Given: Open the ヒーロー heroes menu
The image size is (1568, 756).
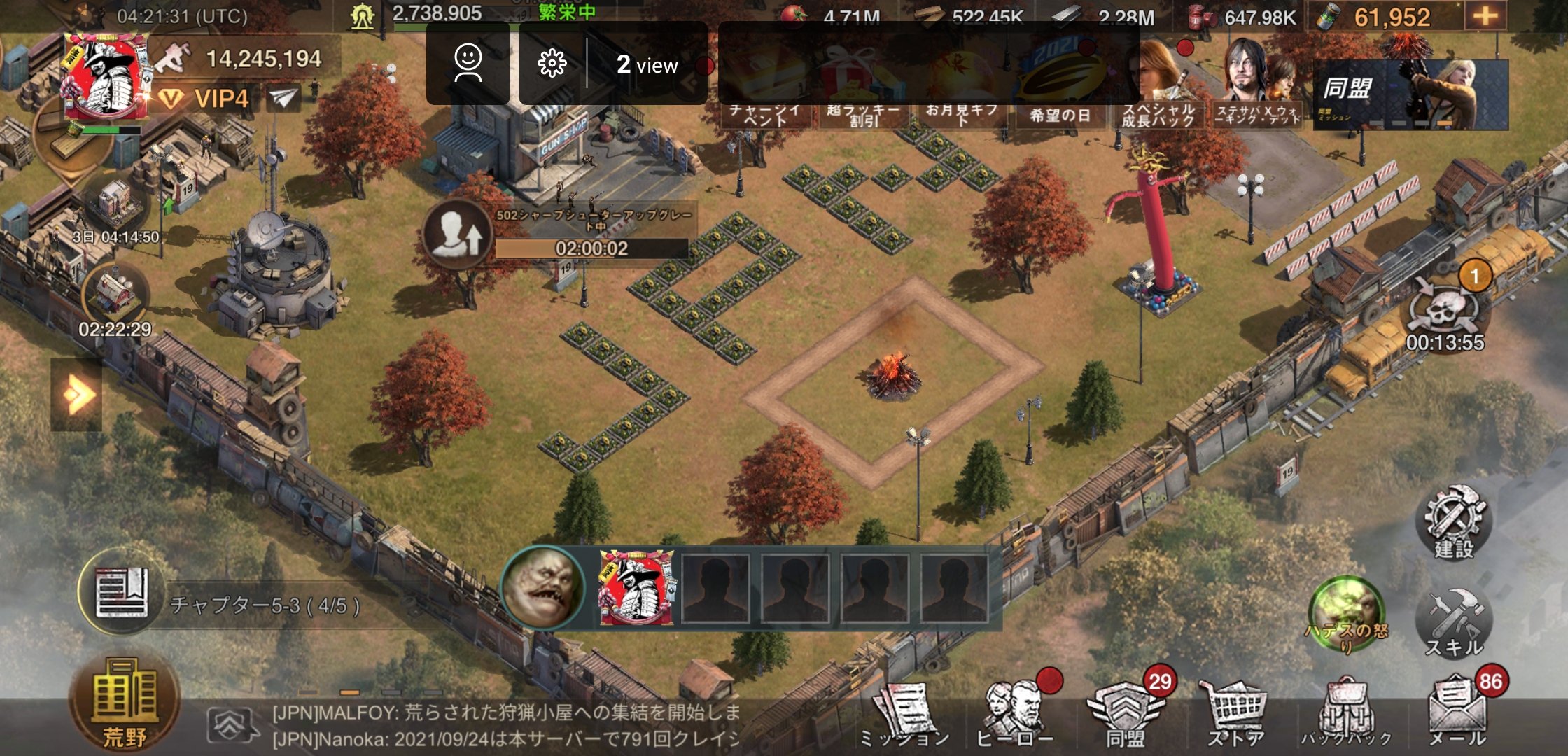Looking at the screenshot, I should tap(1015, 713).
